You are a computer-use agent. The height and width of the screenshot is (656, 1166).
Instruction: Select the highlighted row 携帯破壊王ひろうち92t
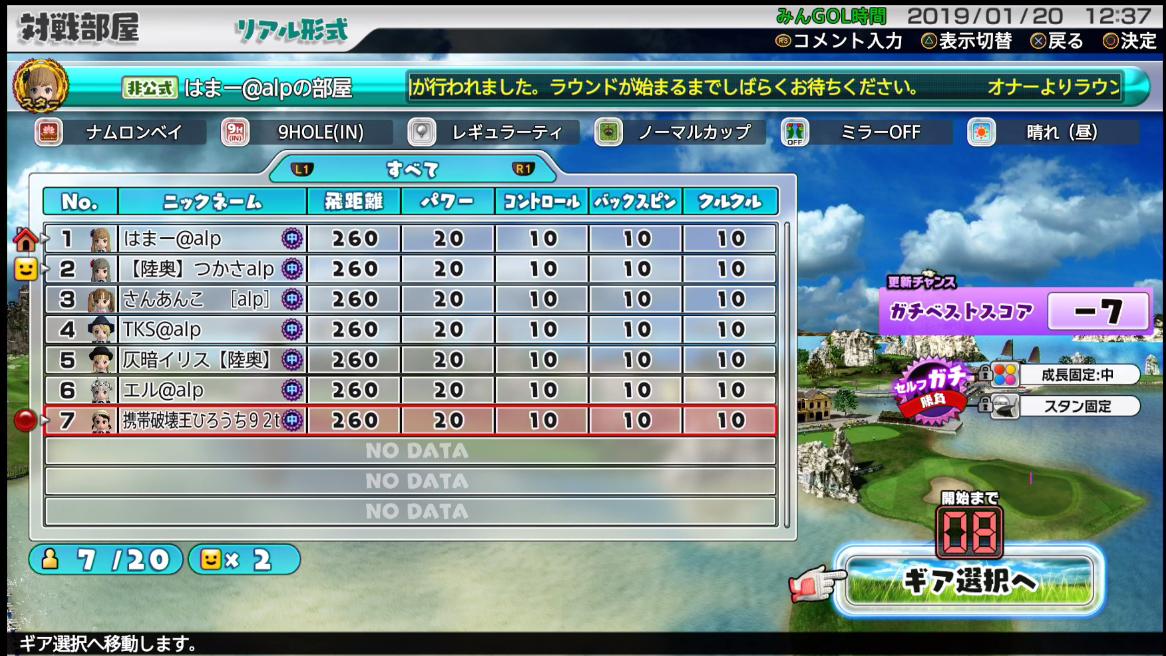[x=410, y=421]
